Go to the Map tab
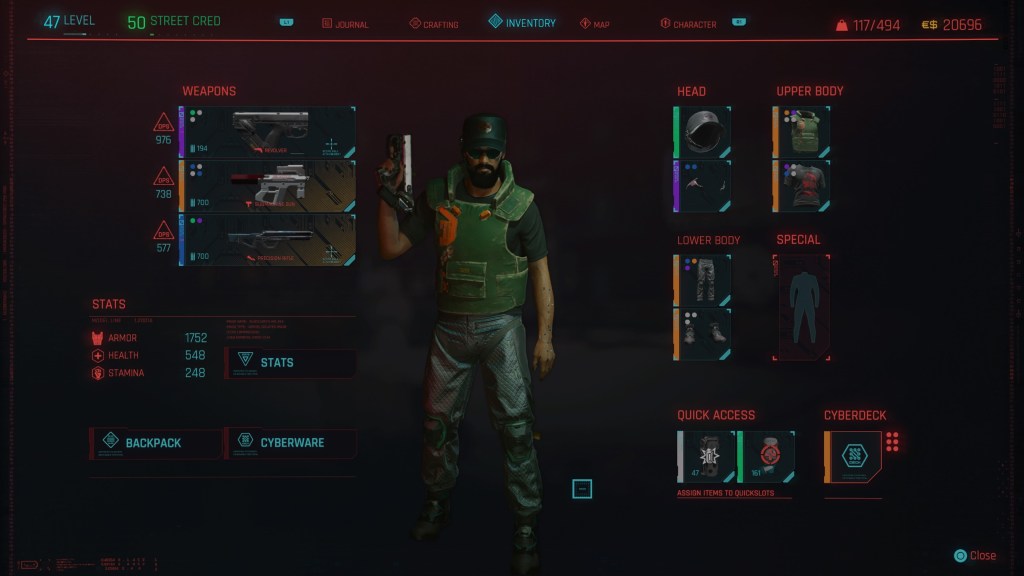1024x576 pixels. (594, 24)
